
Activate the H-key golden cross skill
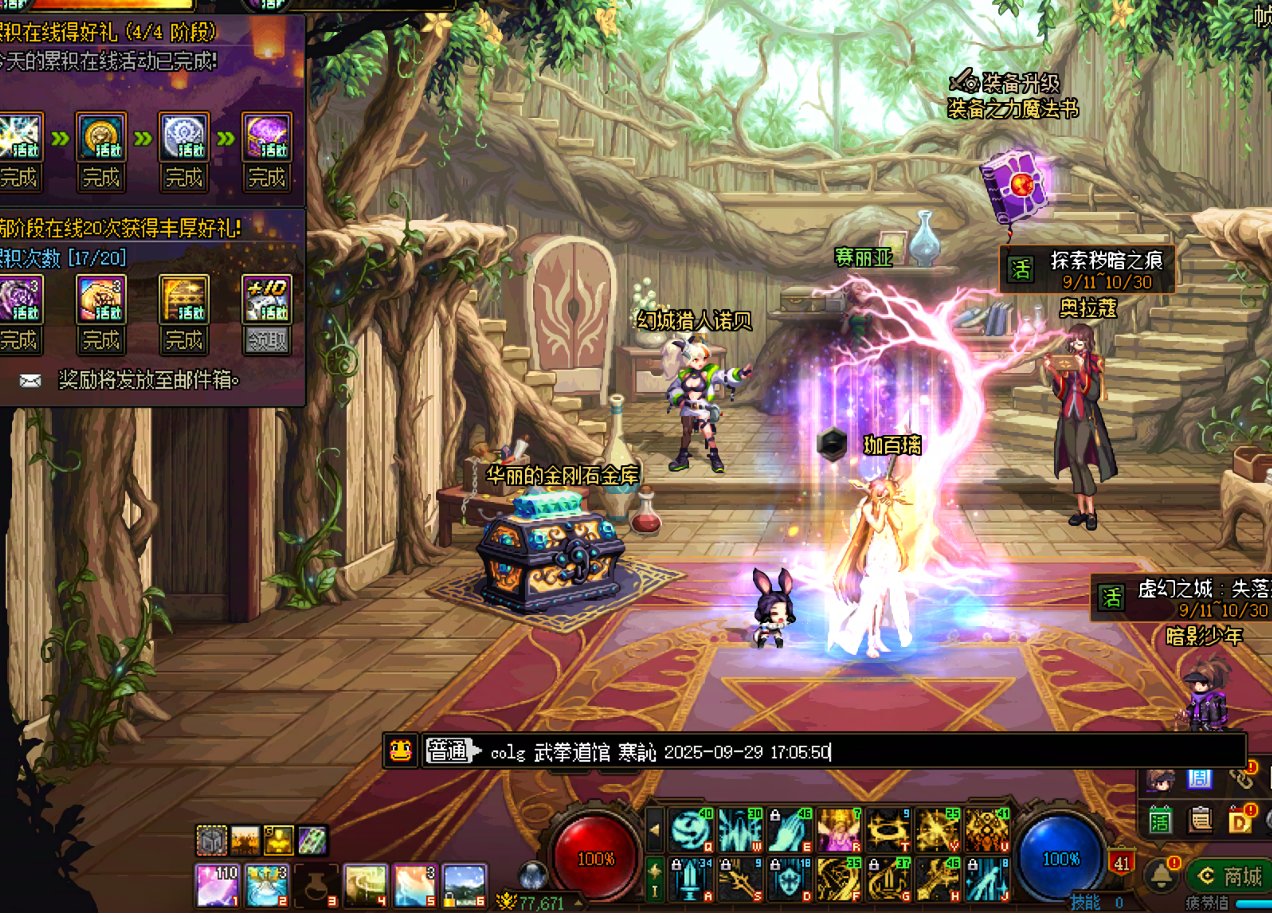936,879
